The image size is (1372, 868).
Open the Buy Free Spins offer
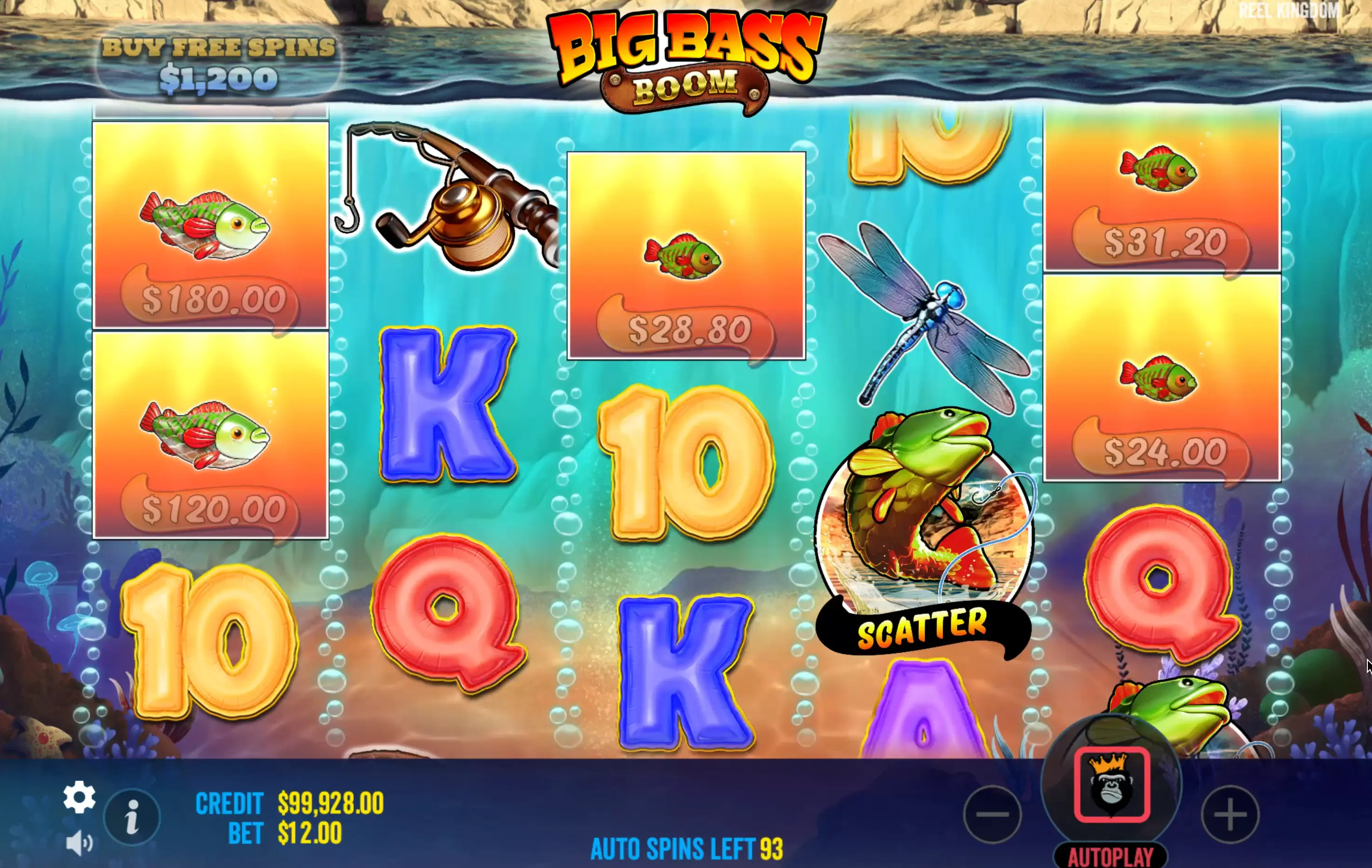(x=218, y=63)
